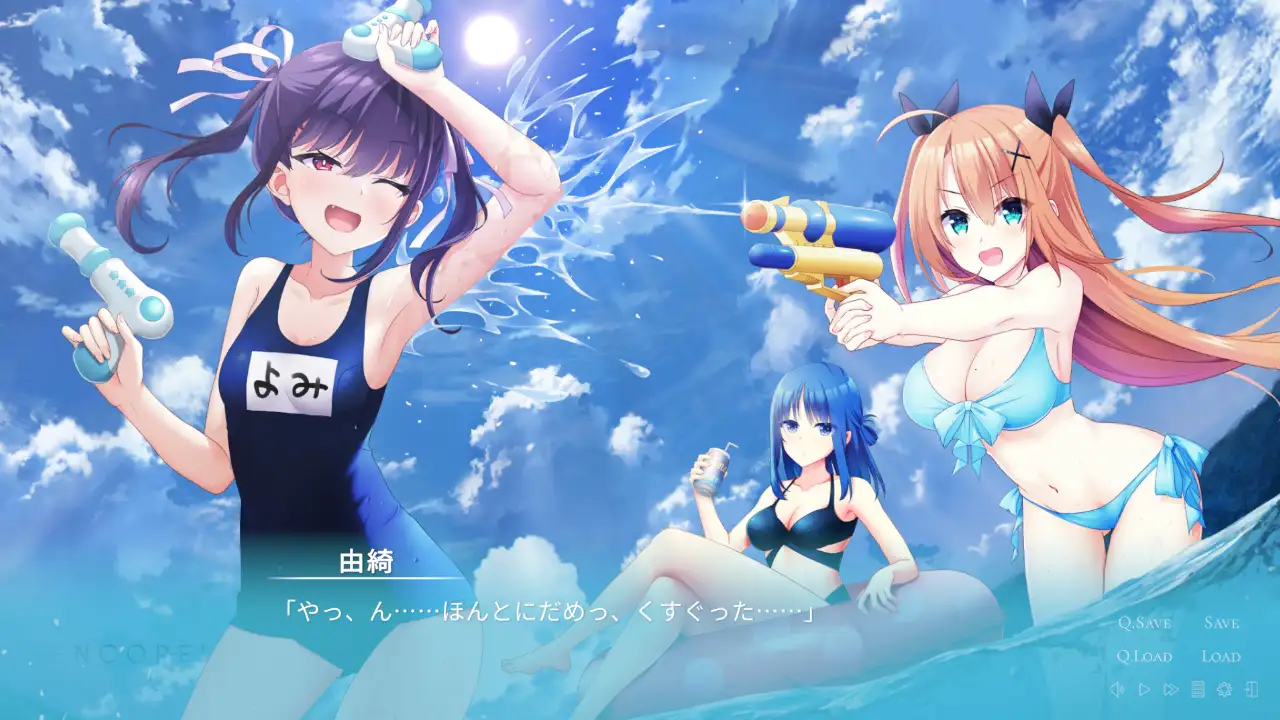The image size is (1280, 720).
Task: Click the fast-forward icon
Action: click(x=1170, y=690)
